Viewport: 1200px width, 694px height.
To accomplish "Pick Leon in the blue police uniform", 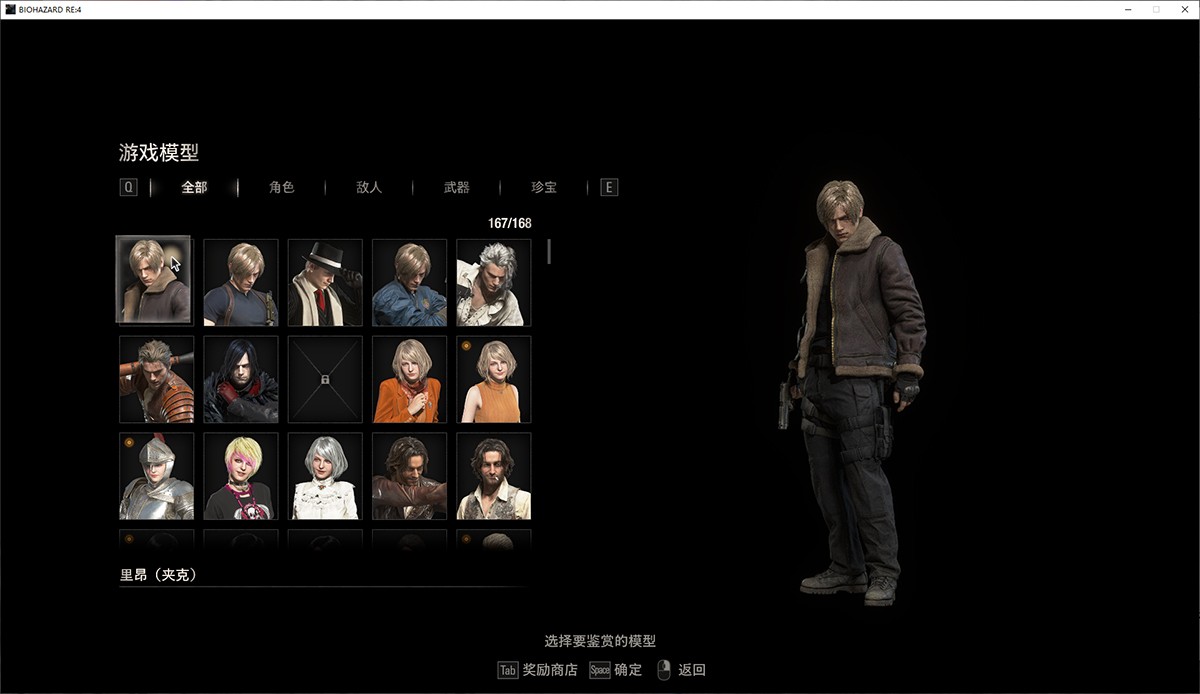I will [x=409, y=283].
